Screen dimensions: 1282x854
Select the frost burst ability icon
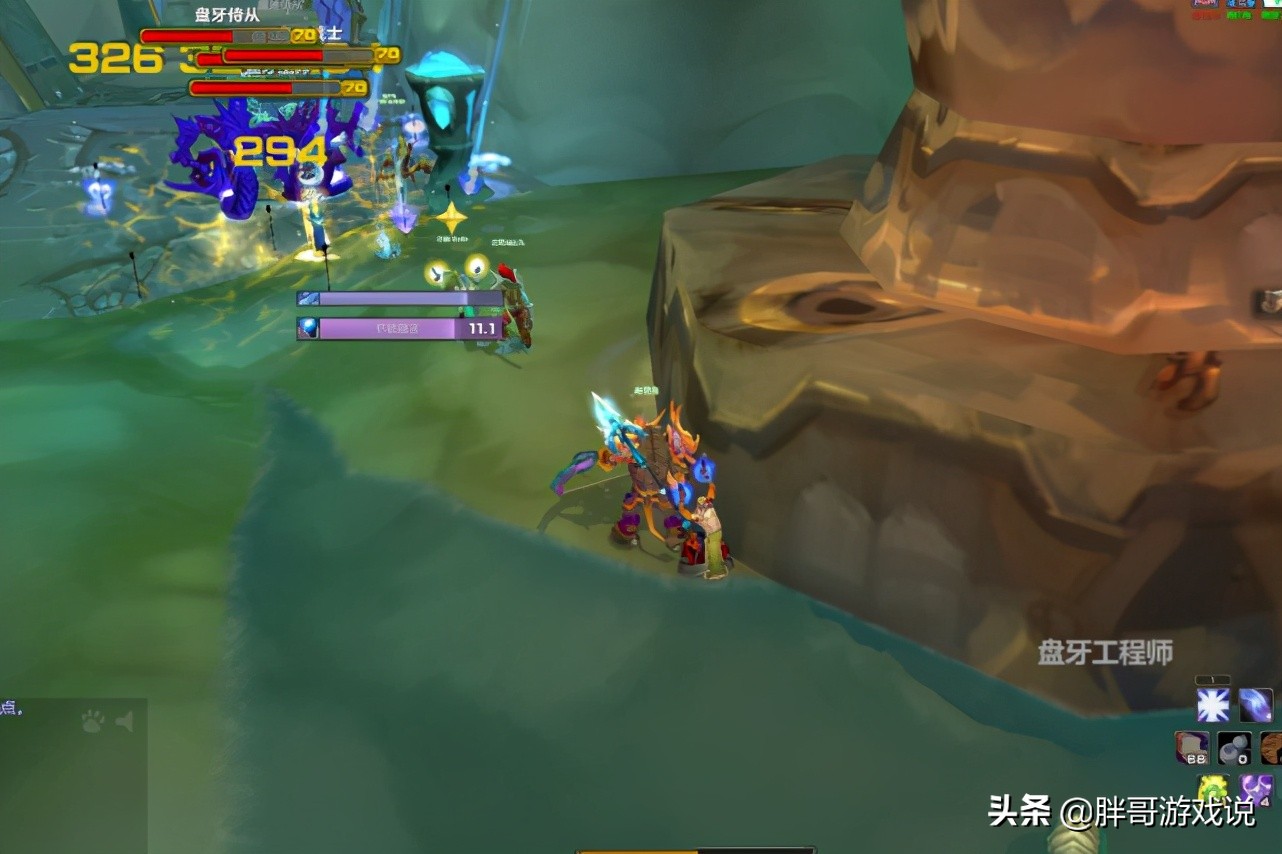(1214, 707)
